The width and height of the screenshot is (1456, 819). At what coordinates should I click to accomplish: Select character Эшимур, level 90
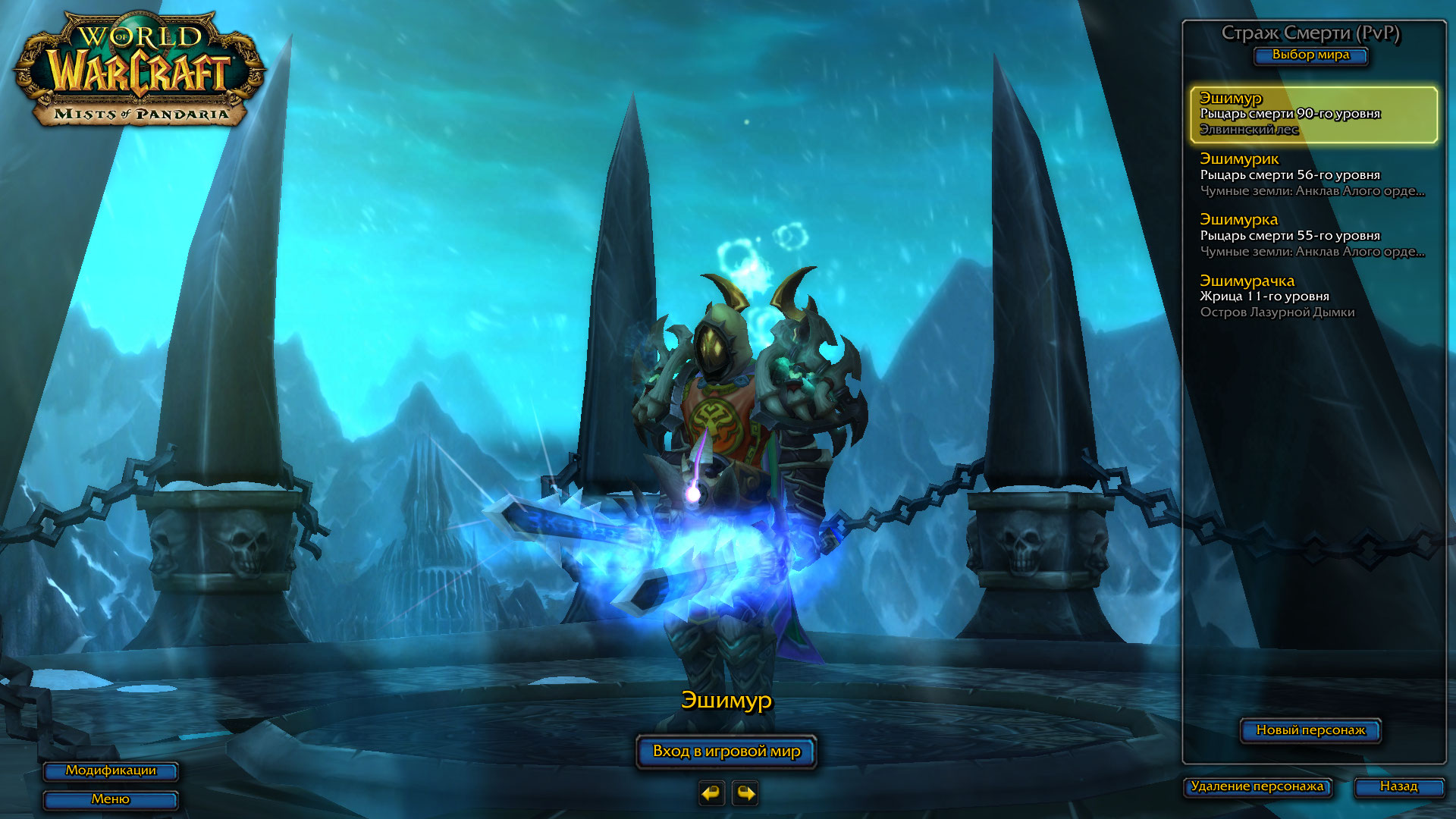1313,114
